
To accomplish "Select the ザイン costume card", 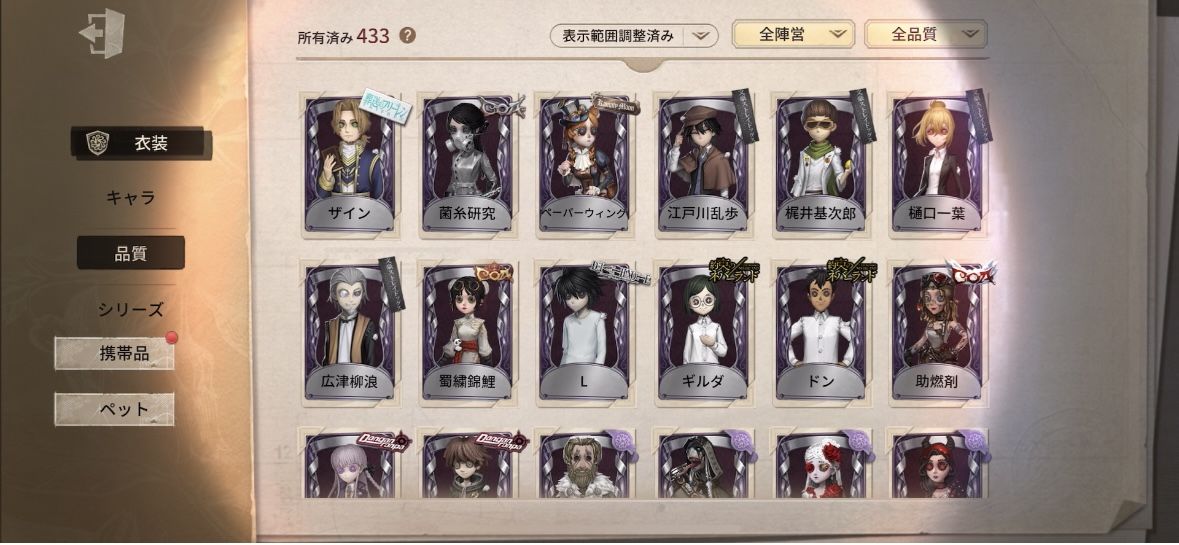I will [350, 165].
